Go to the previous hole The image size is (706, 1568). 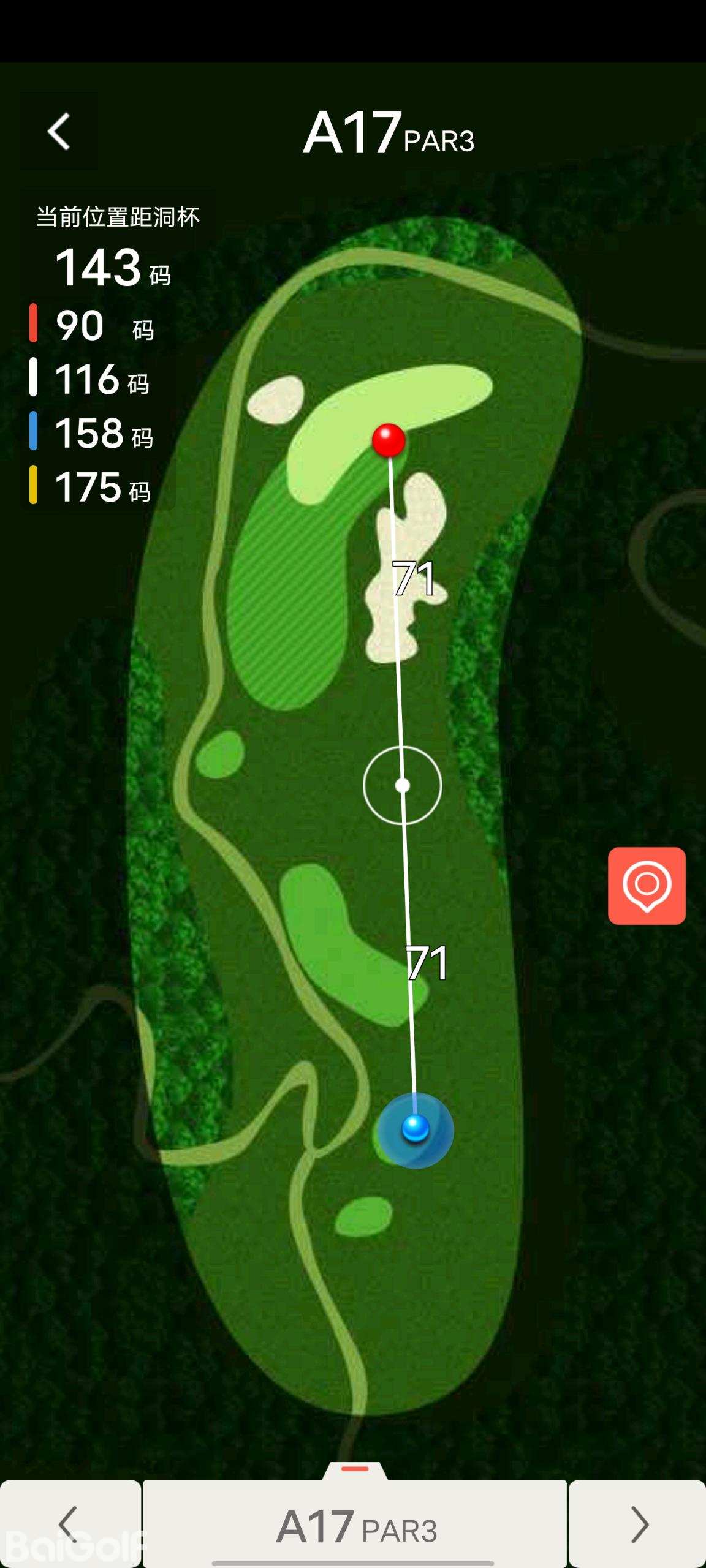tap(70, 1524)
